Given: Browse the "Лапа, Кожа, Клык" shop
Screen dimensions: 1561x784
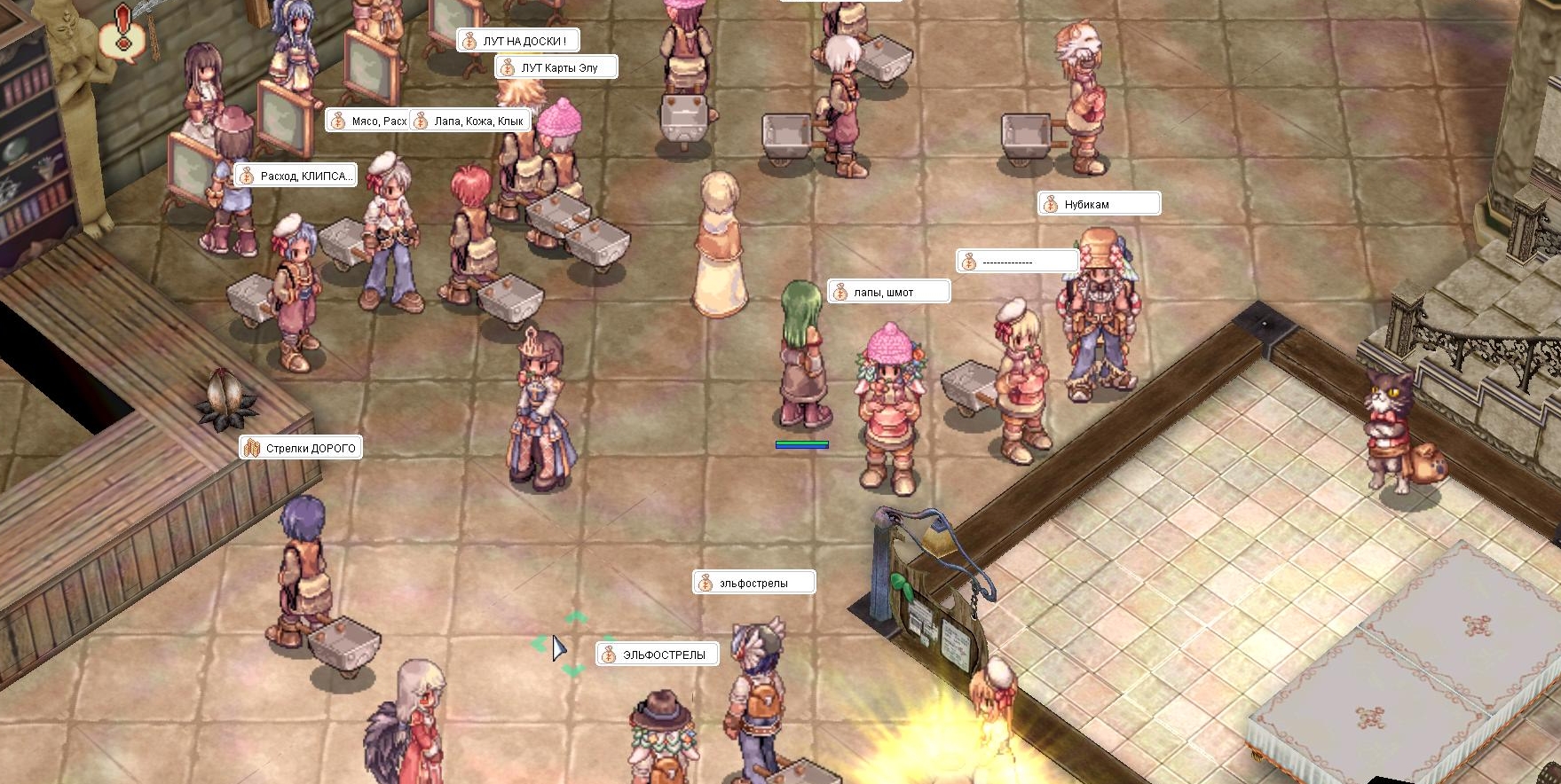Looking at the screenshot, I should tap(471, 121).
